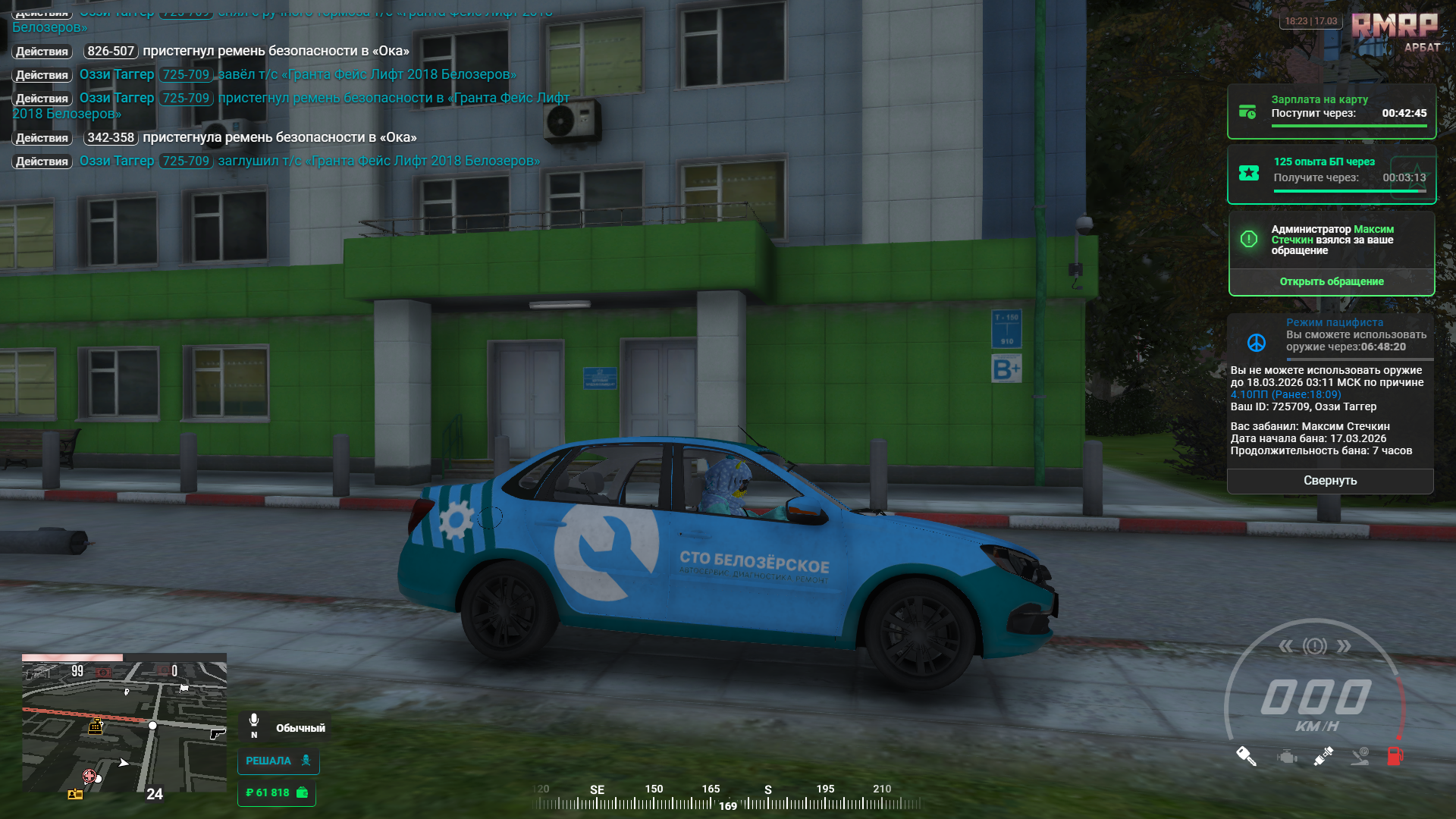Screen dimensions: 1456x819
Task: Open the admin report via Открыть обращение
Action: (x=1331, y=281)
